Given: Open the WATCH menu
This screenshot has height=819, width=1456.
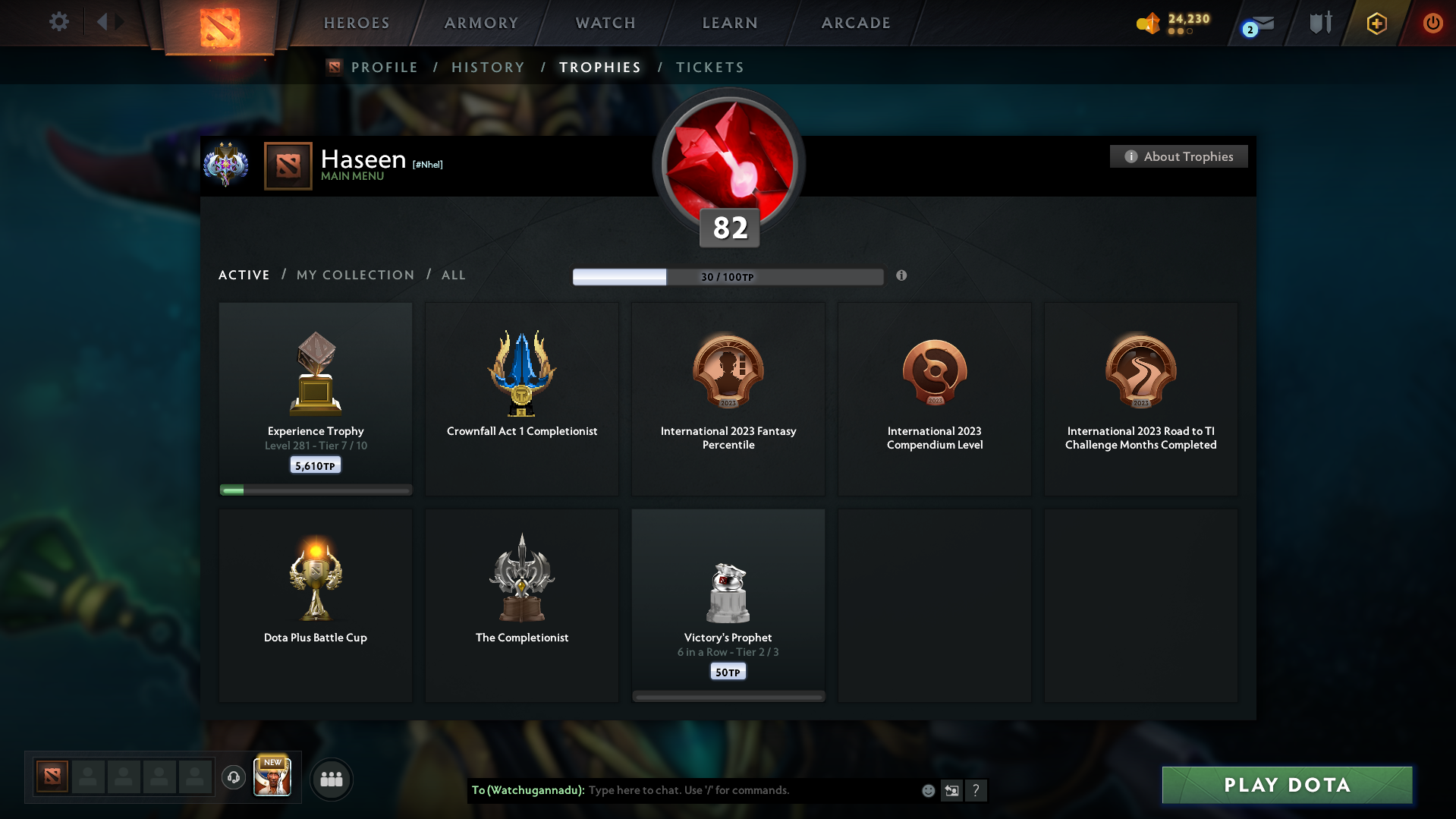Looking at the screenshot, I should 604,23.
